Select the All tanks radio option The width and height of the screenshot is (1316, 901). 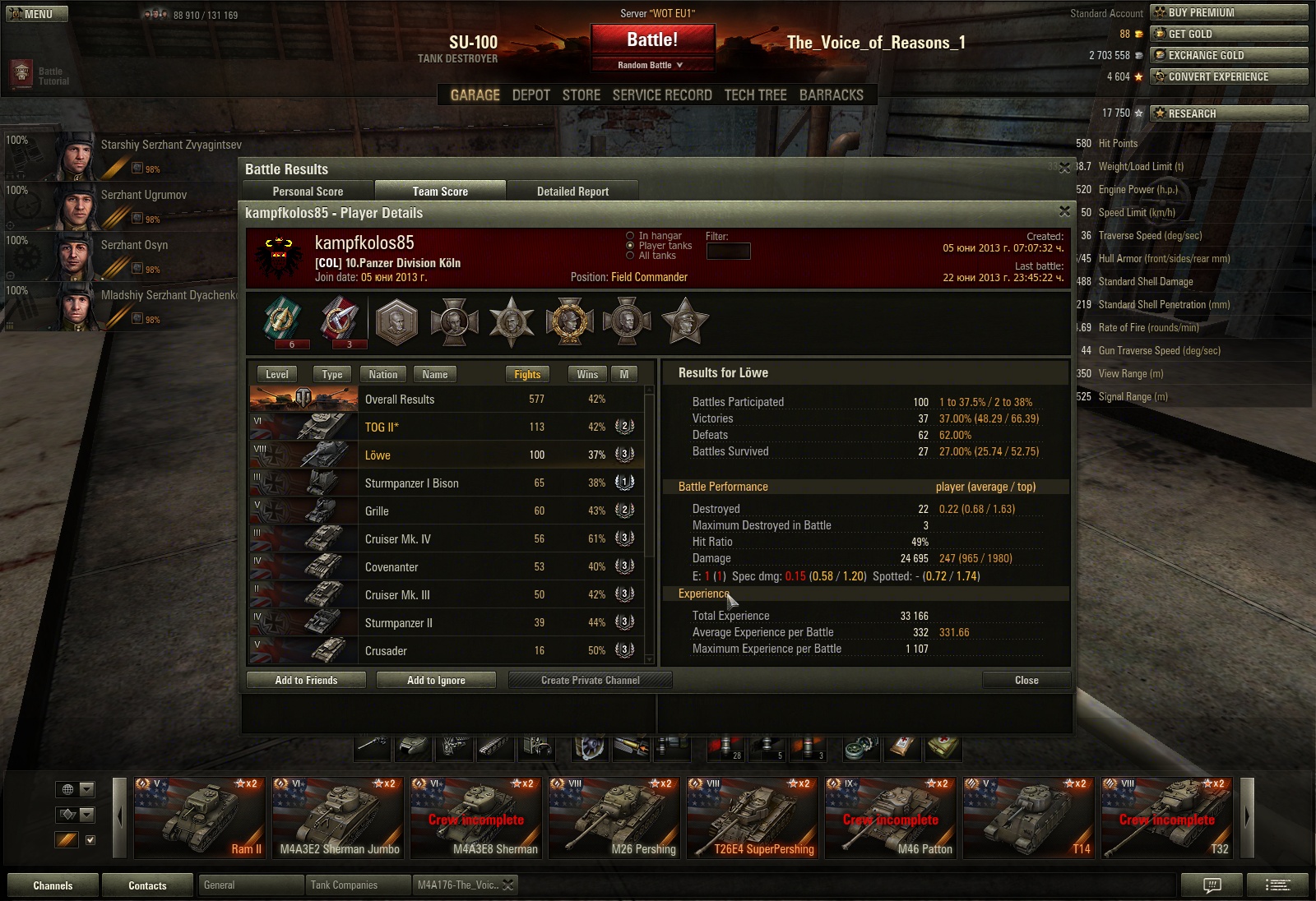pyautogui.click(x=631, y=256)
